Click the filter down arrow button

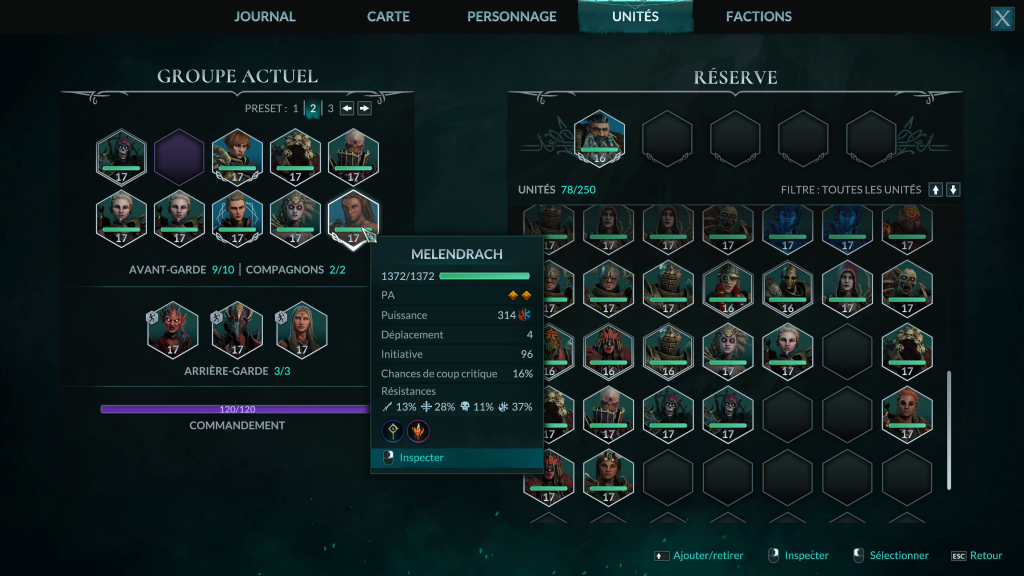click(x=953, y=190)
